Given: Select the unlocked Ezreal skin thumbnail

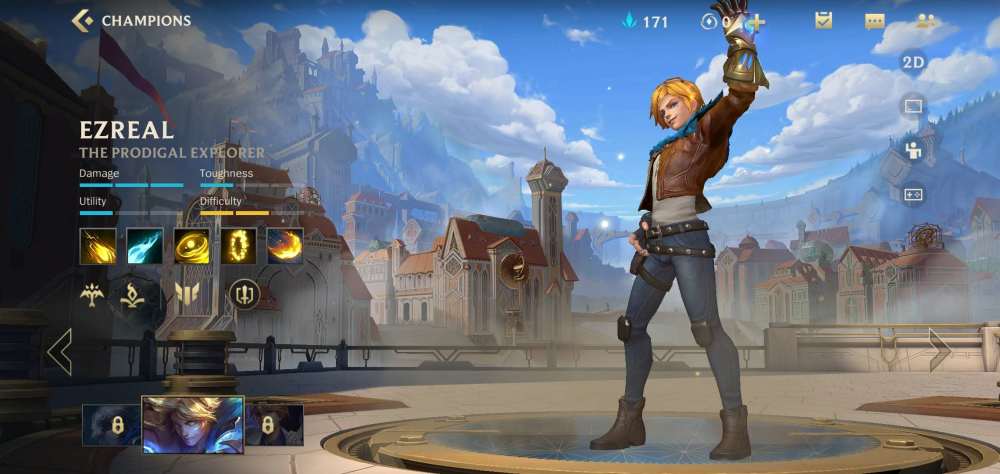Looking at the screenshot, I should pos(193,424).
